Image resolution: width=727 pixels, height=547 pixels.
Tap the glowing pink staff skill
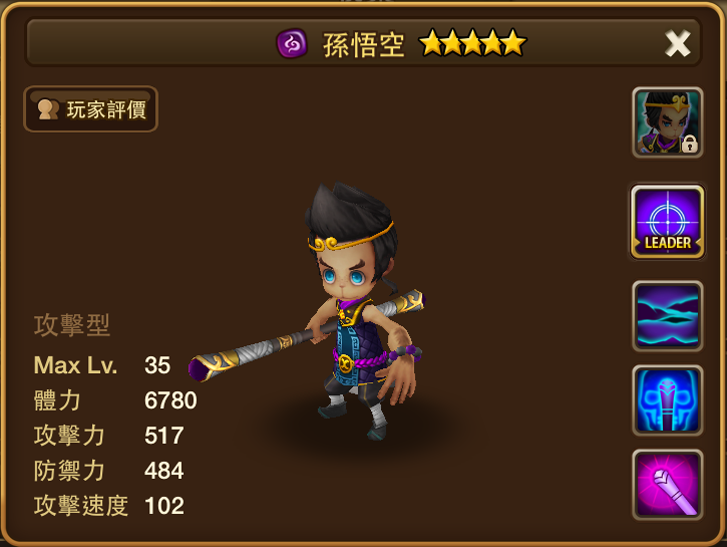(x=667, y=484)
